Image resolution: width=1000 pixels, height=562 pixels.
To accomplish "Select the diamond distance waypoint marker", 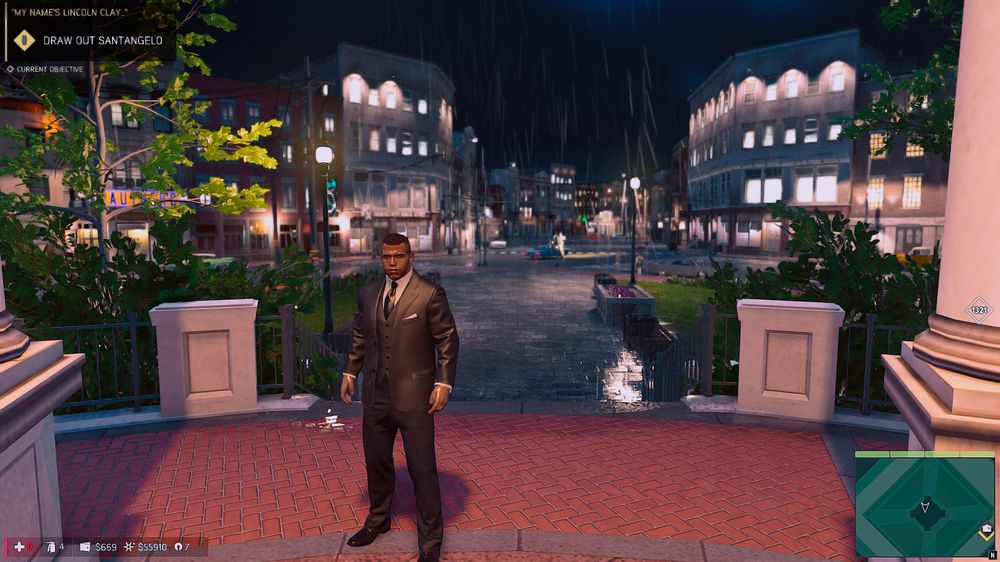I will tap(979, 309).
